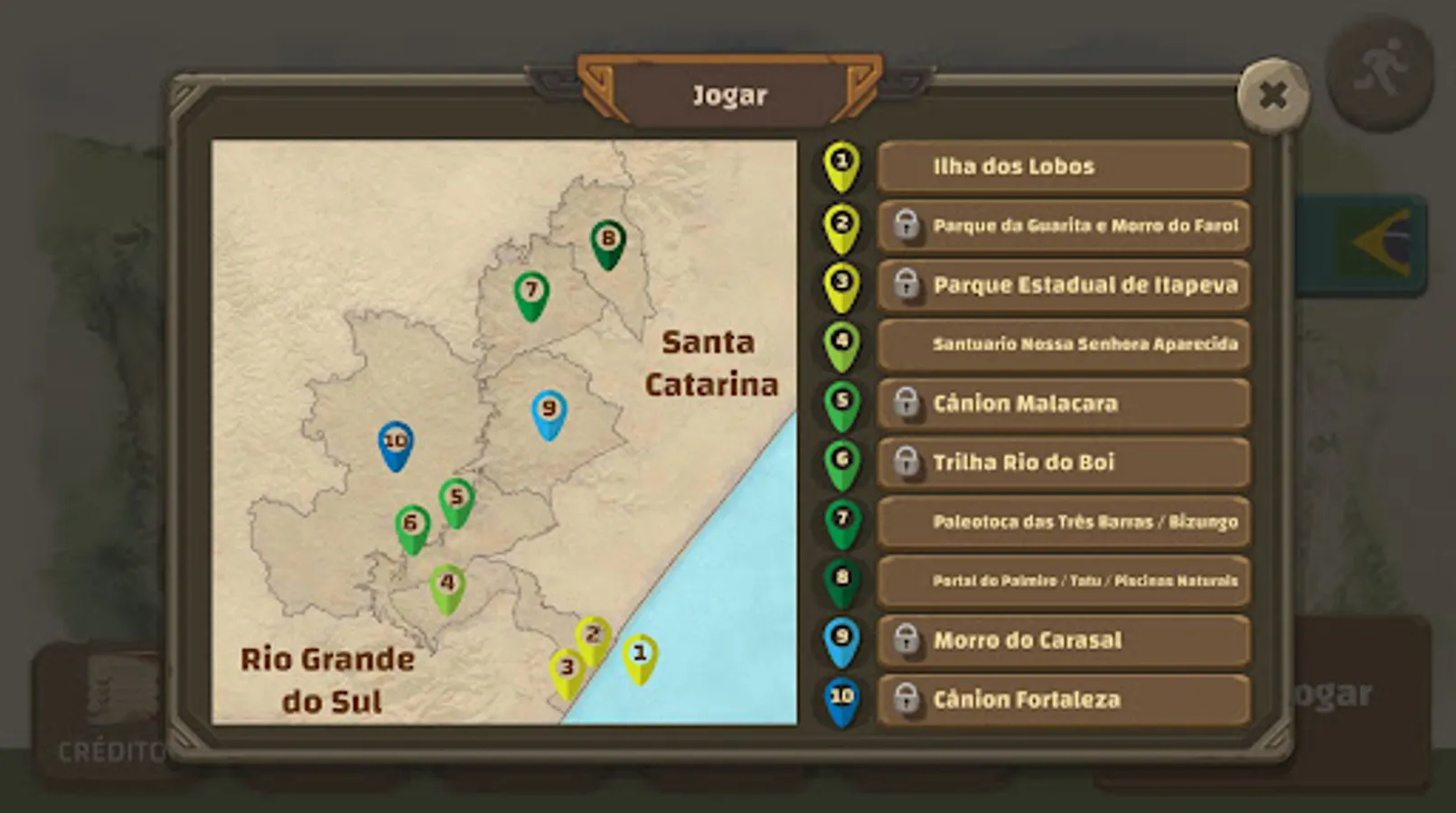Click the lock icon on Cânion Fortaleza

point(907,698)
